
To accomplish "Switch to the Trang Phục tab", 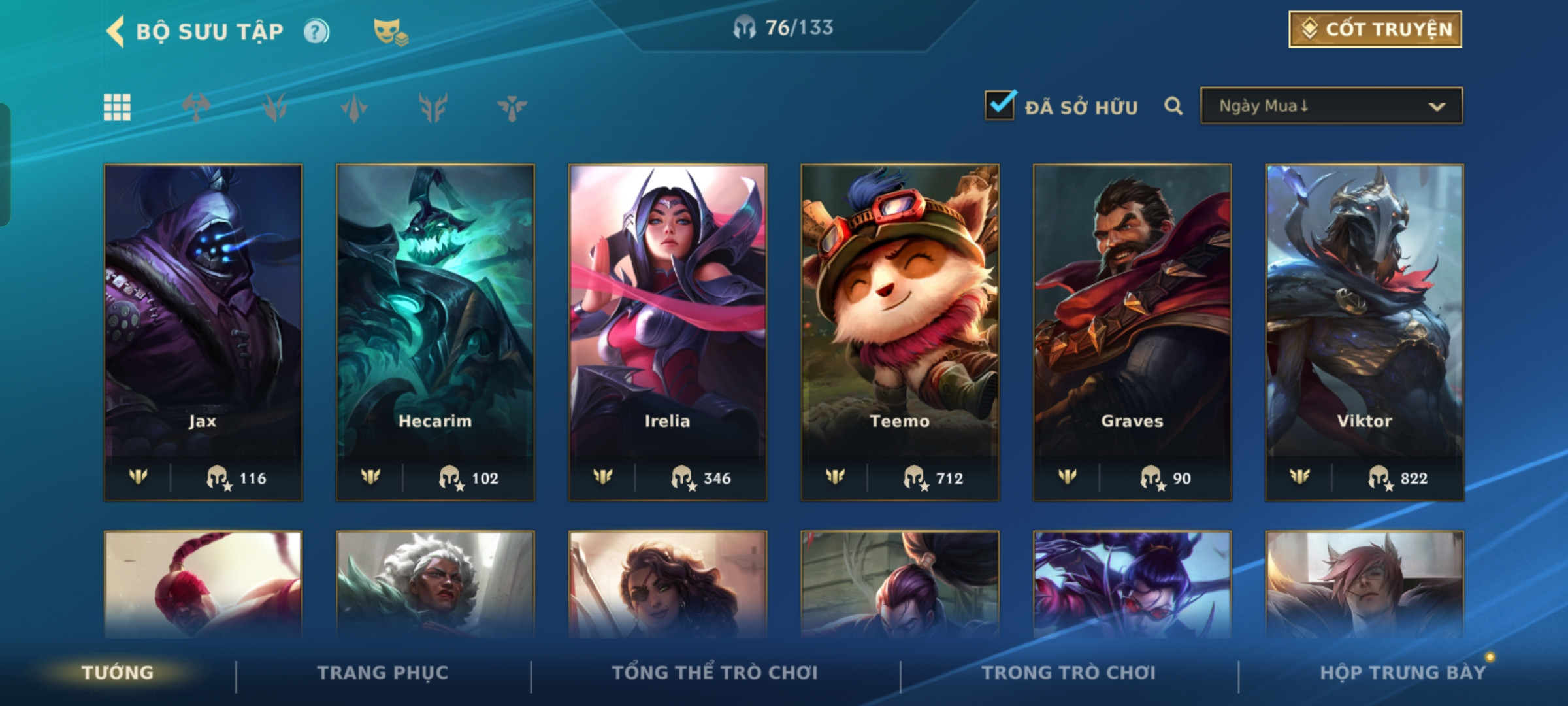I will [383, 673].
